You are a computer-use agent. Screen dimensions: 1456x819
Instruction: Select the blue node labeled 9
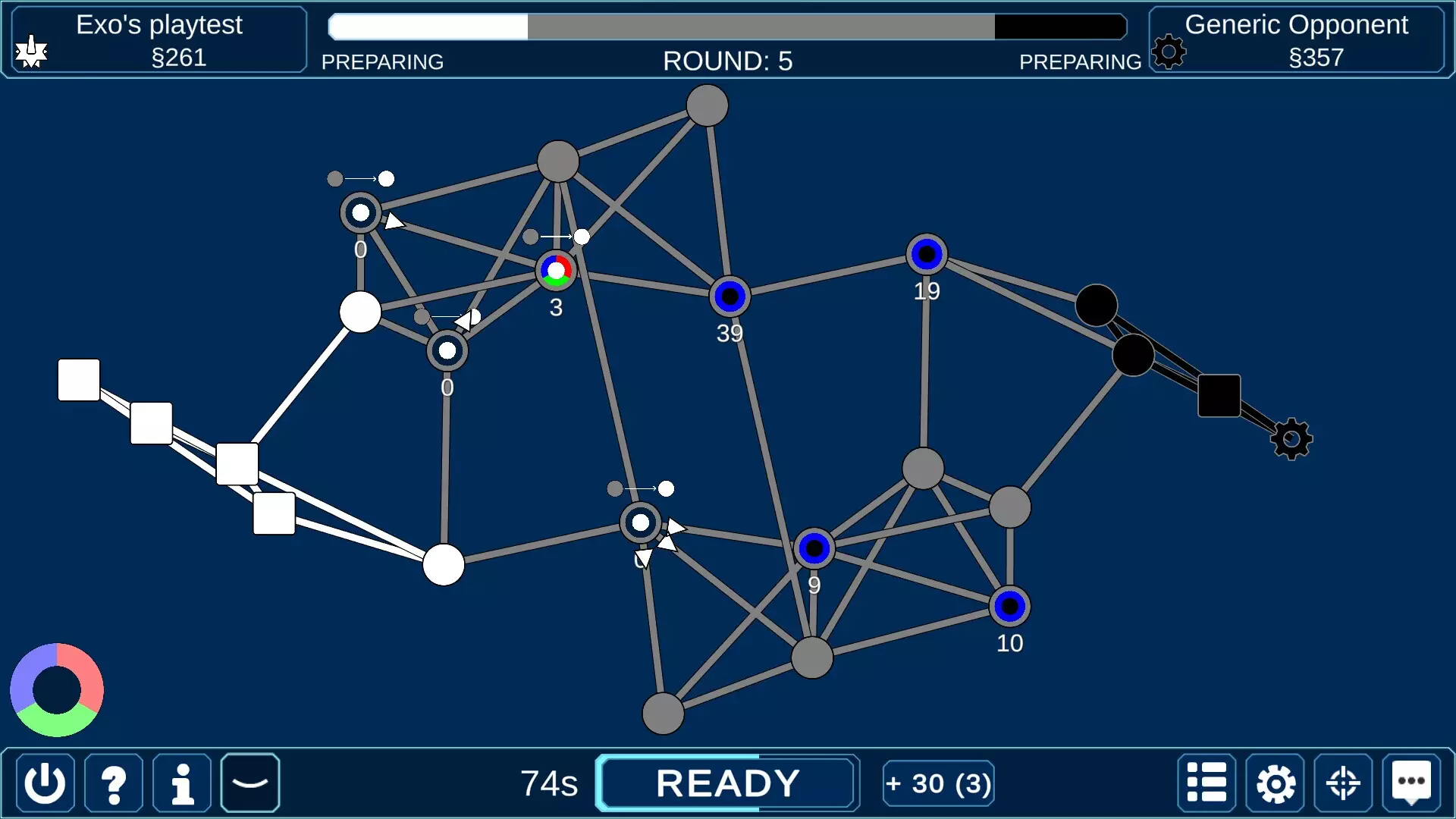click(814, 548)
